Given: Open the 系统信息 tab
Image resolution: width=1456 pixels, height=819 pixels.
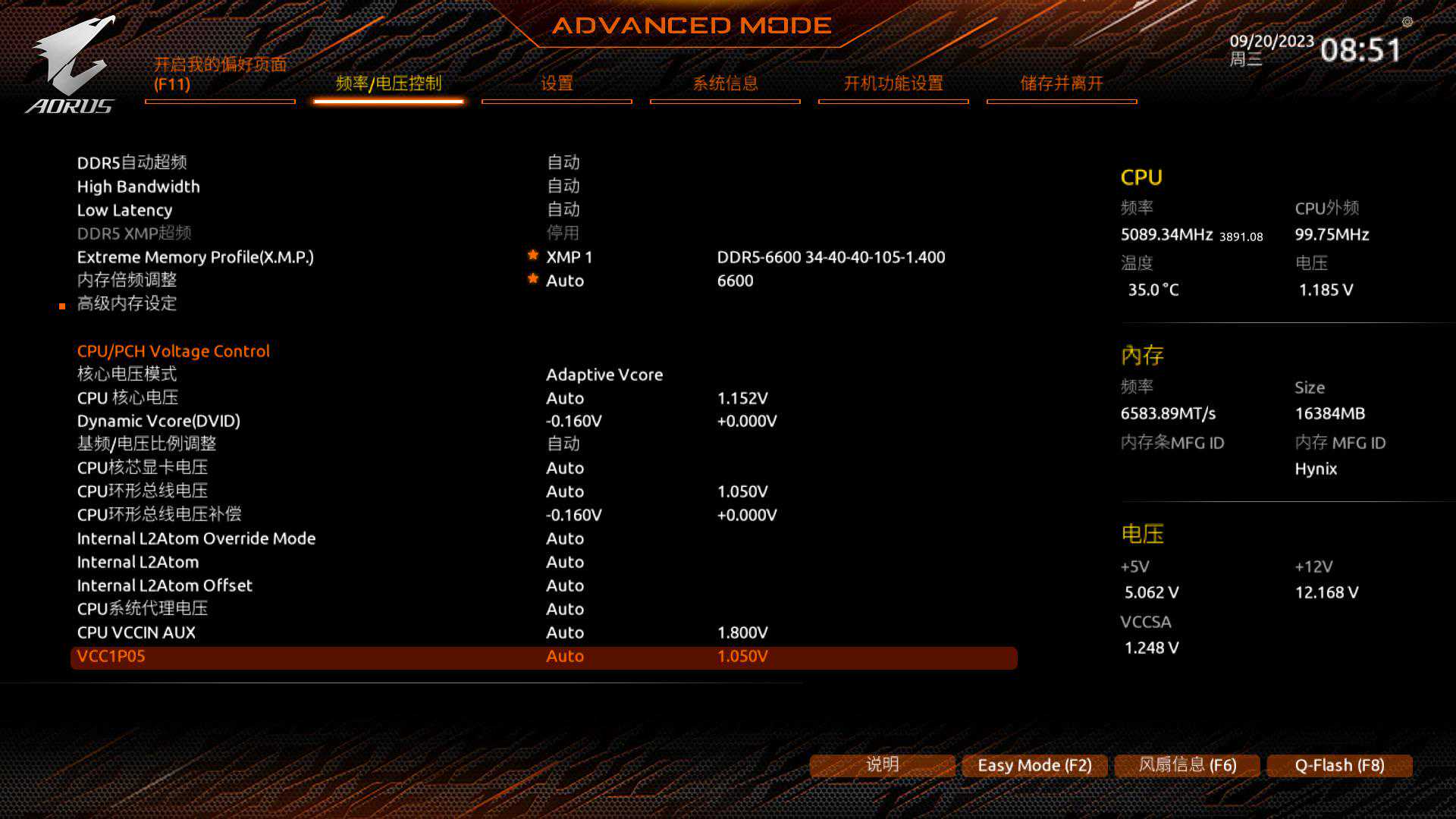Looking at the screenshot, I should 725,83.
